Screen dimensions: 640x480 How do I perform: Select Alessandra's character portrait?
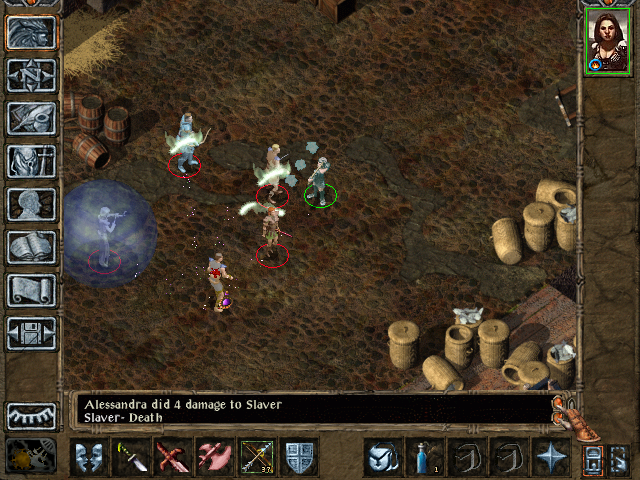click(607, 41)
